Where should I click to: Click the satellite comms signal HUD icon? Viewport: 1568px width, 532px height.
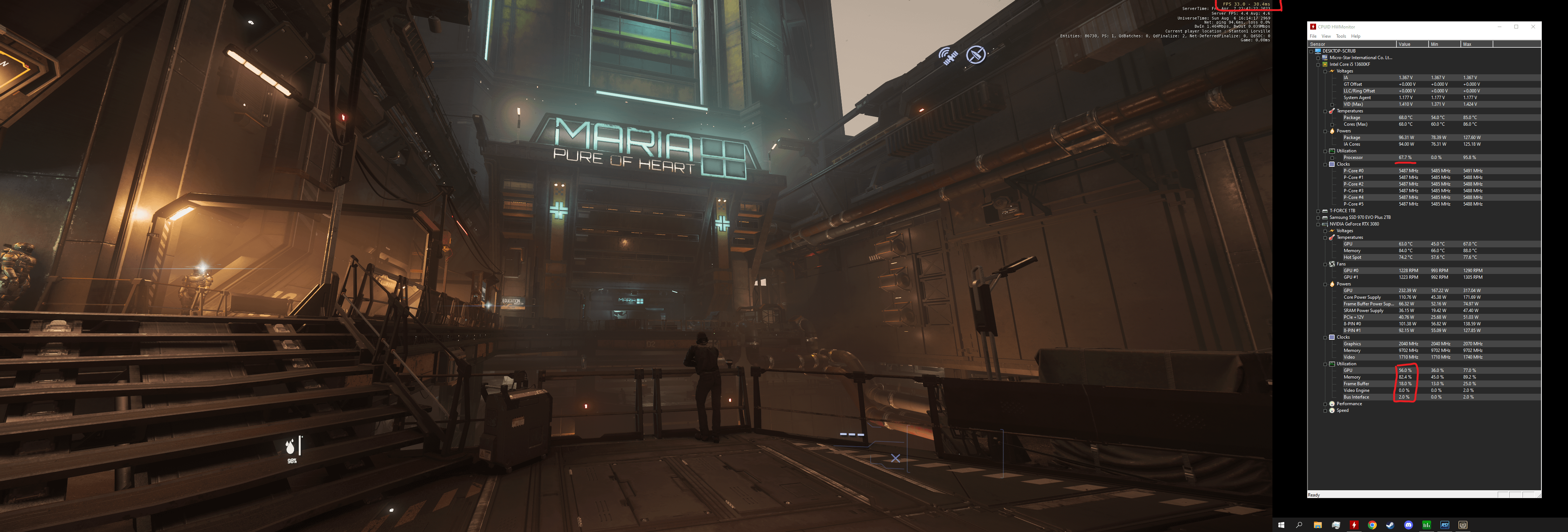coord(948,56)
